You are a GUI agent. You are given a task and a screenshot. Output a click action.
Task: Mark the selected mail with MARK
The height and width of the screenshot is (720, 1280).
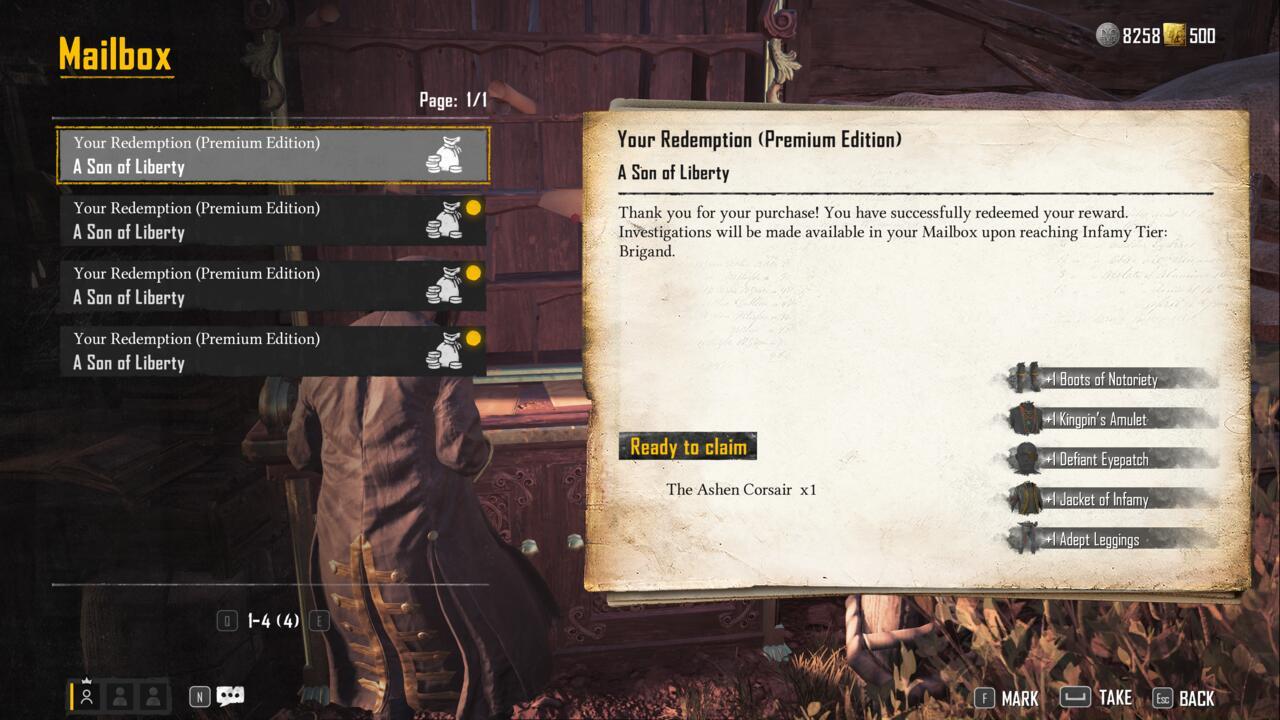point(1007,698)
